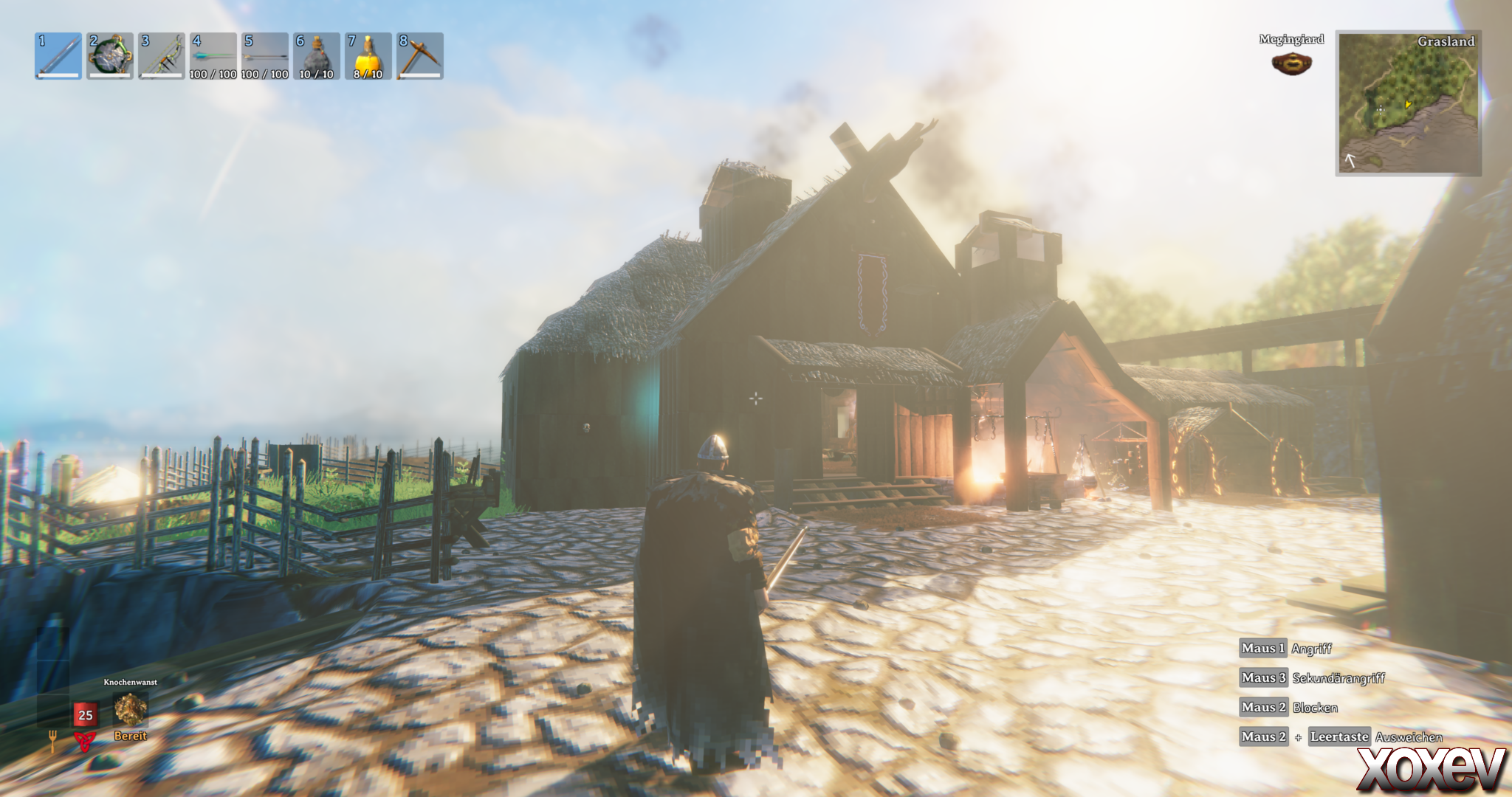
Task: Choose the bow in hotbar slot 3
Action: [162, 56]
